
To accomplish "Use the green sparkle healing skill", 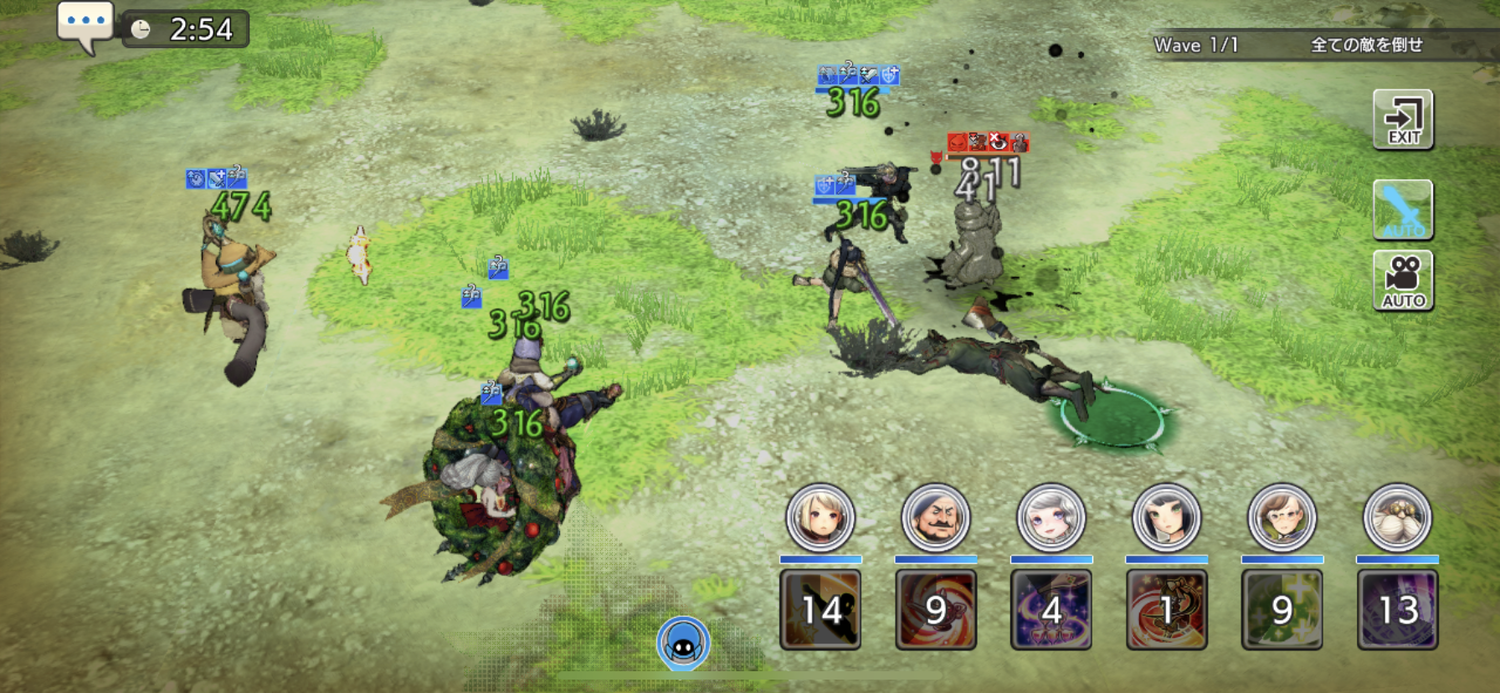I will [1282, 609].
